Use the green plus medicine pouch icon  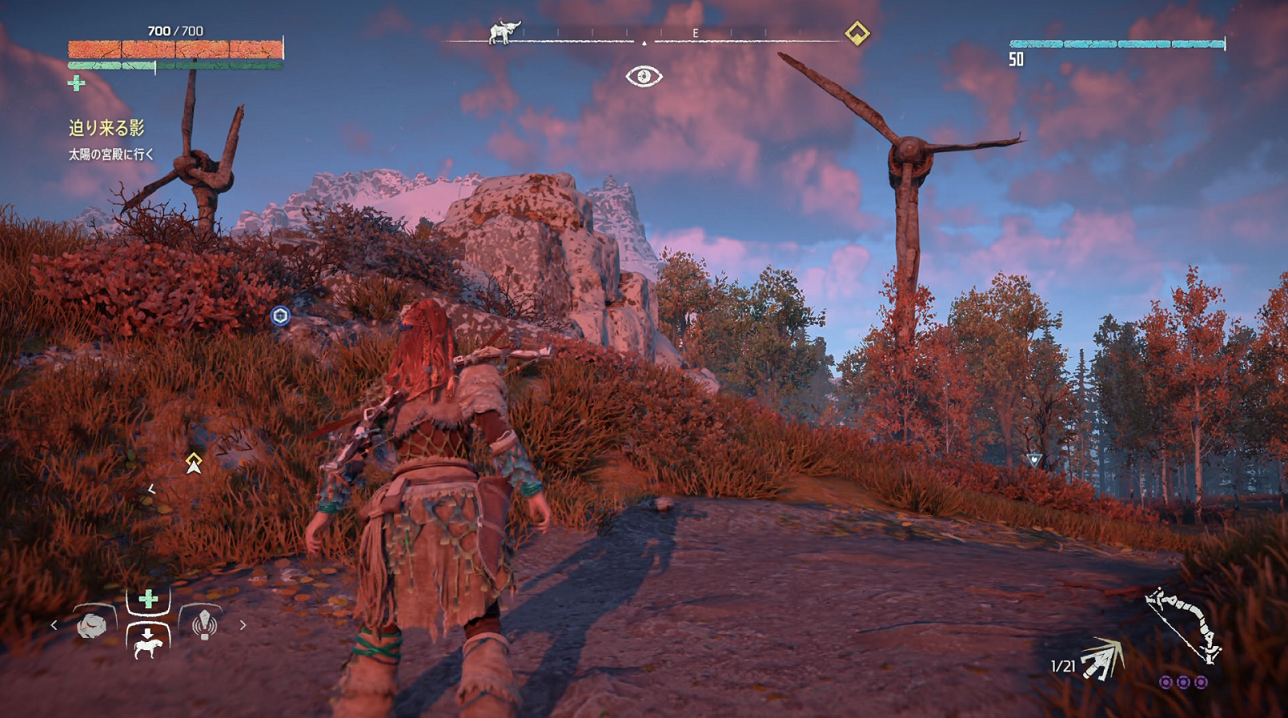coord(76,84)
